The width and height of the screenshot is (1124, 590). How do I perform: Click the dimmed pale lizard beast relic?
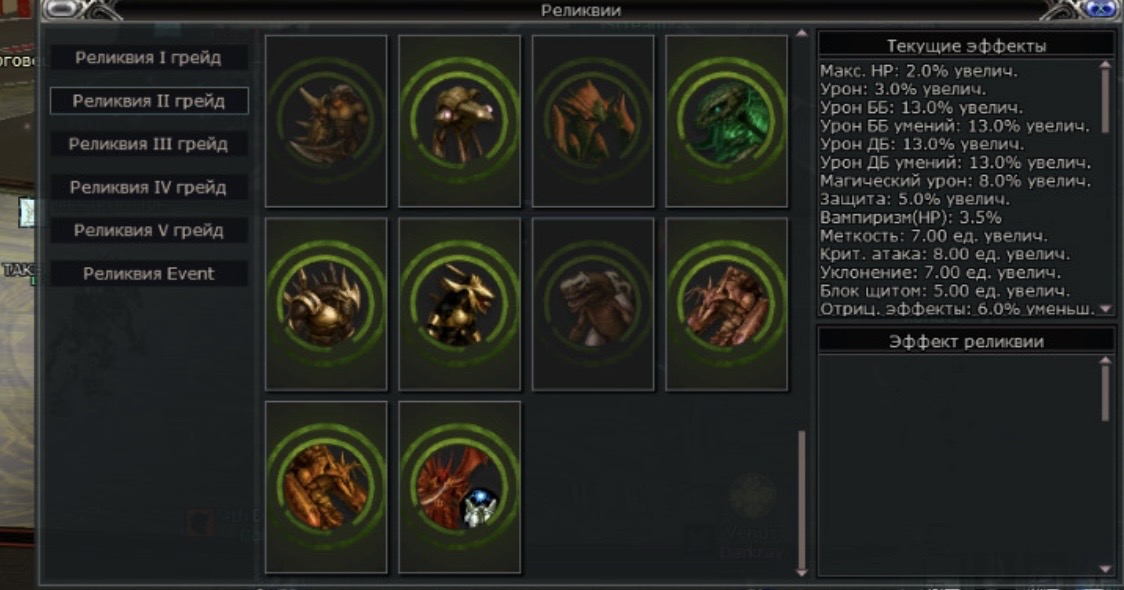(593, 304)
